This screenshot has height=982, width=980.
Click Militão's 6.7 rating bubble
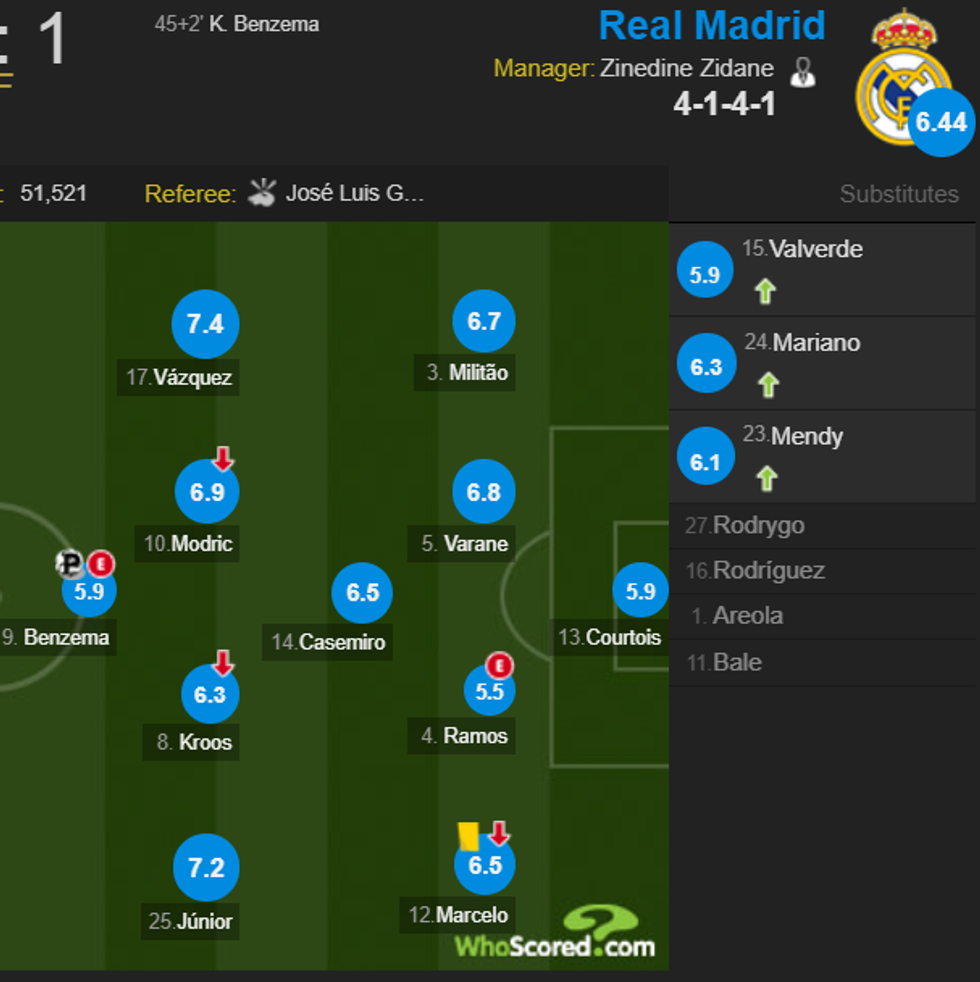[484, 321]
